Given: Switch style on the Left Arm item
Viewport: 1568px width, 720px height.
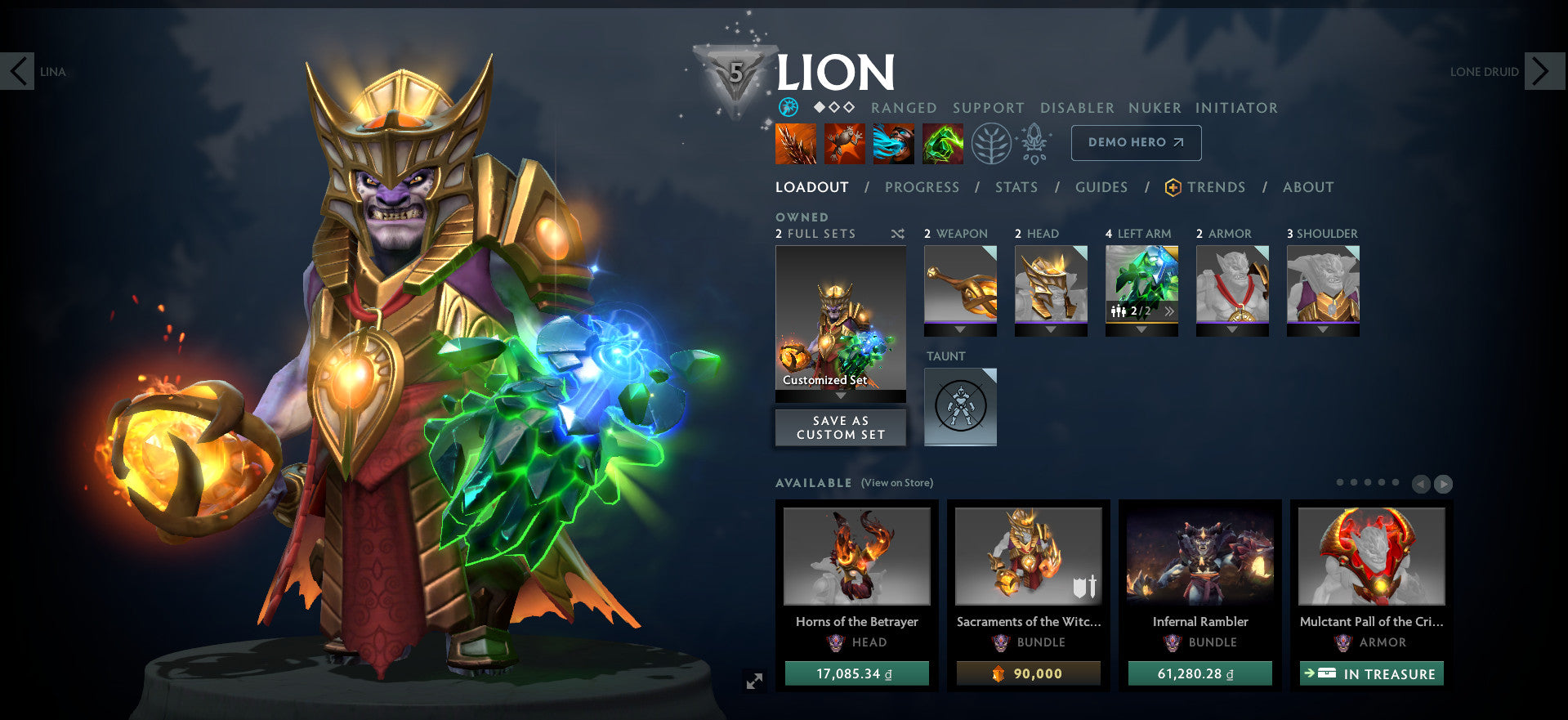Looking at the screenshot, I should (x=1170, y=311).
